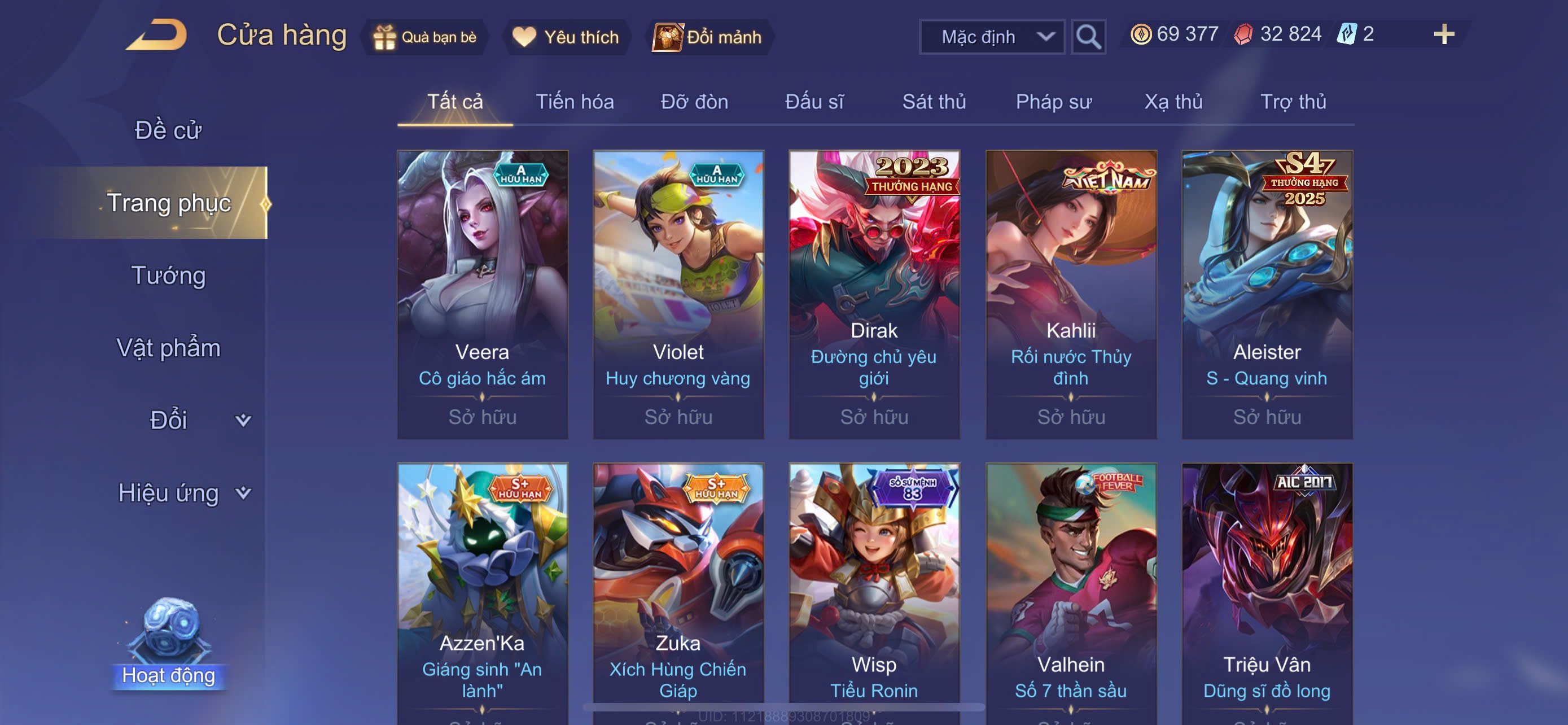Open the Yêu thích favorites list

pyautogui.click(x=566, y=37)
